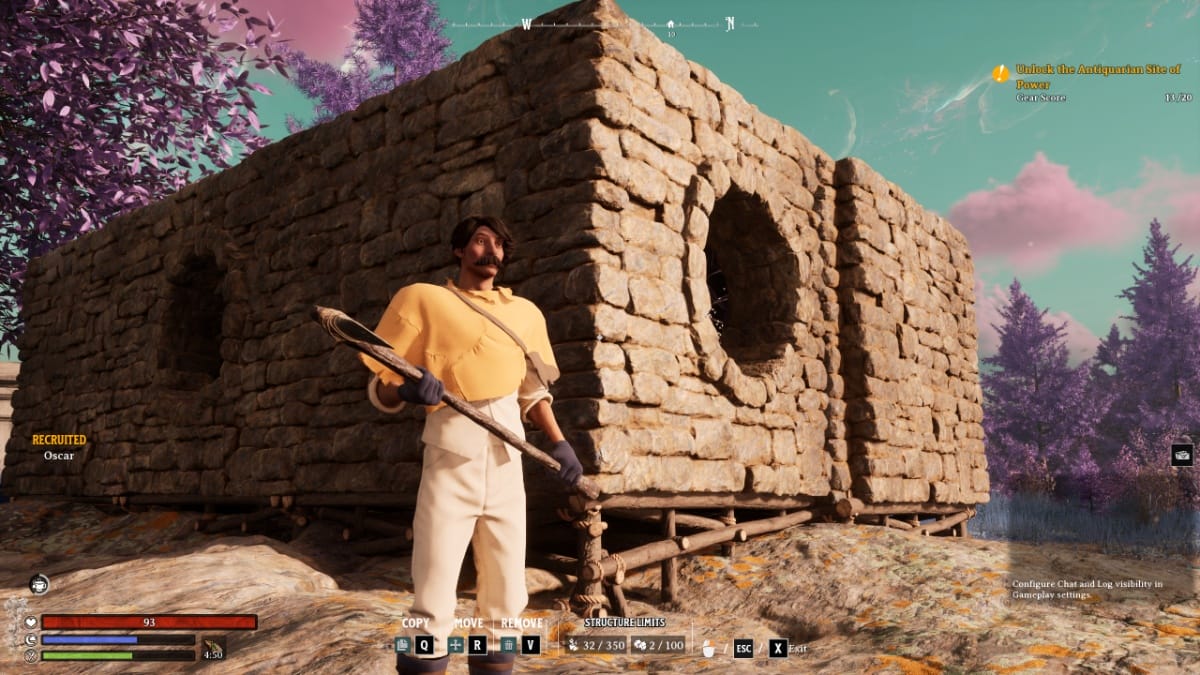Viewport: 1200px width, 675px height.
Task: Select the Antiquarian Site of Power quest tracker
Action: tap(1096, 76)
